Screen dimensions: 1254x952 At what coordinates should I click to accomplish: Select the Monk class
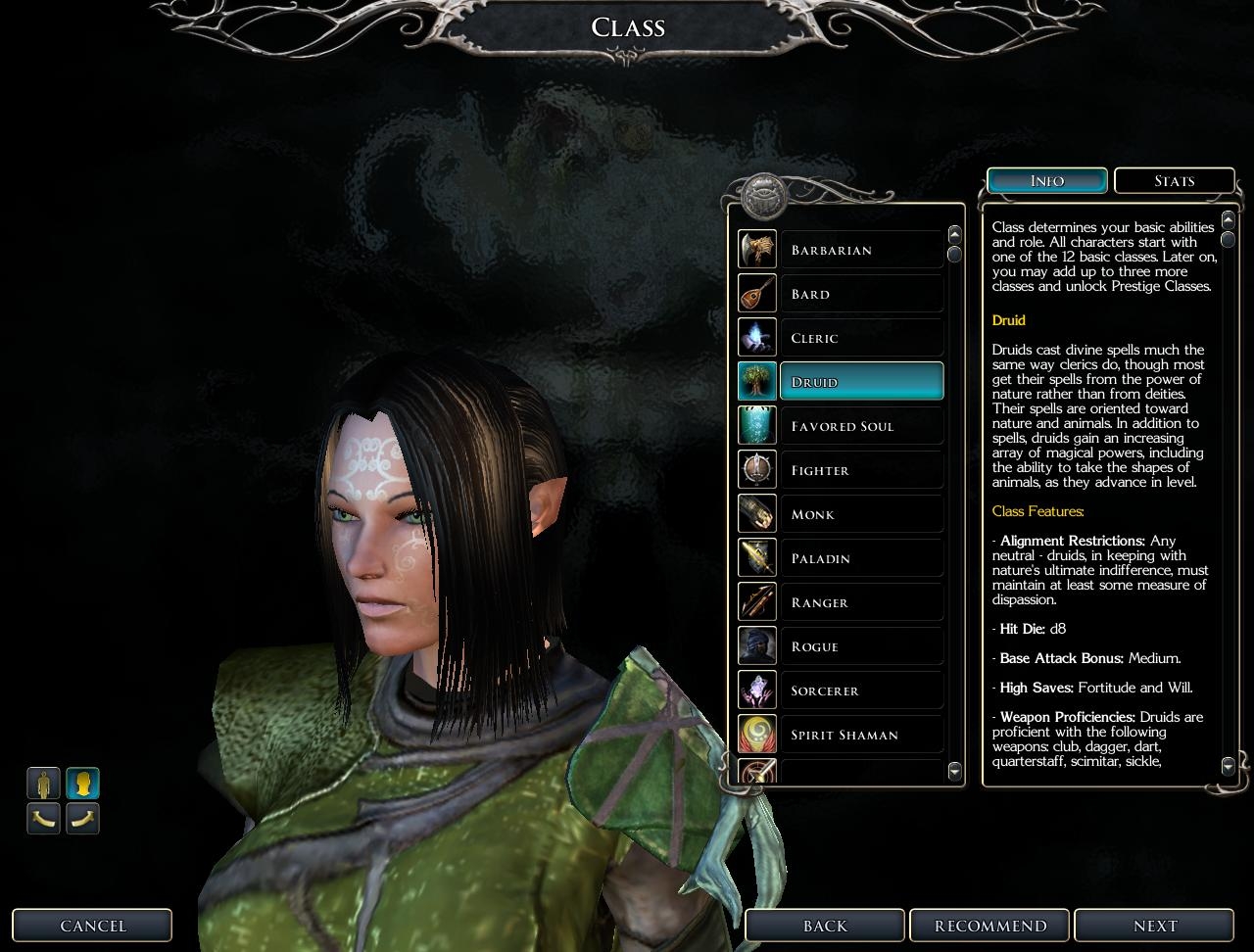click(861, 514)
